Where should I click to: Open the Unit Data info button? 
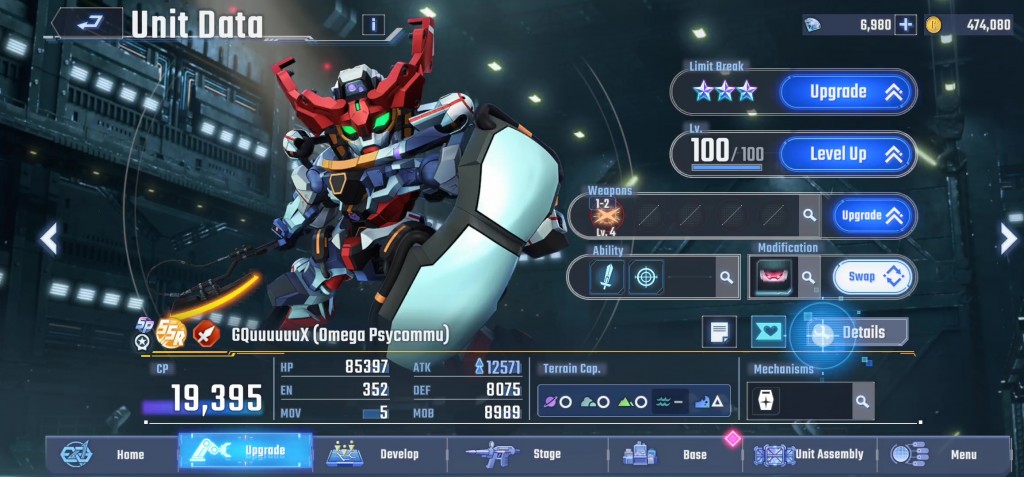pos(373,25)
